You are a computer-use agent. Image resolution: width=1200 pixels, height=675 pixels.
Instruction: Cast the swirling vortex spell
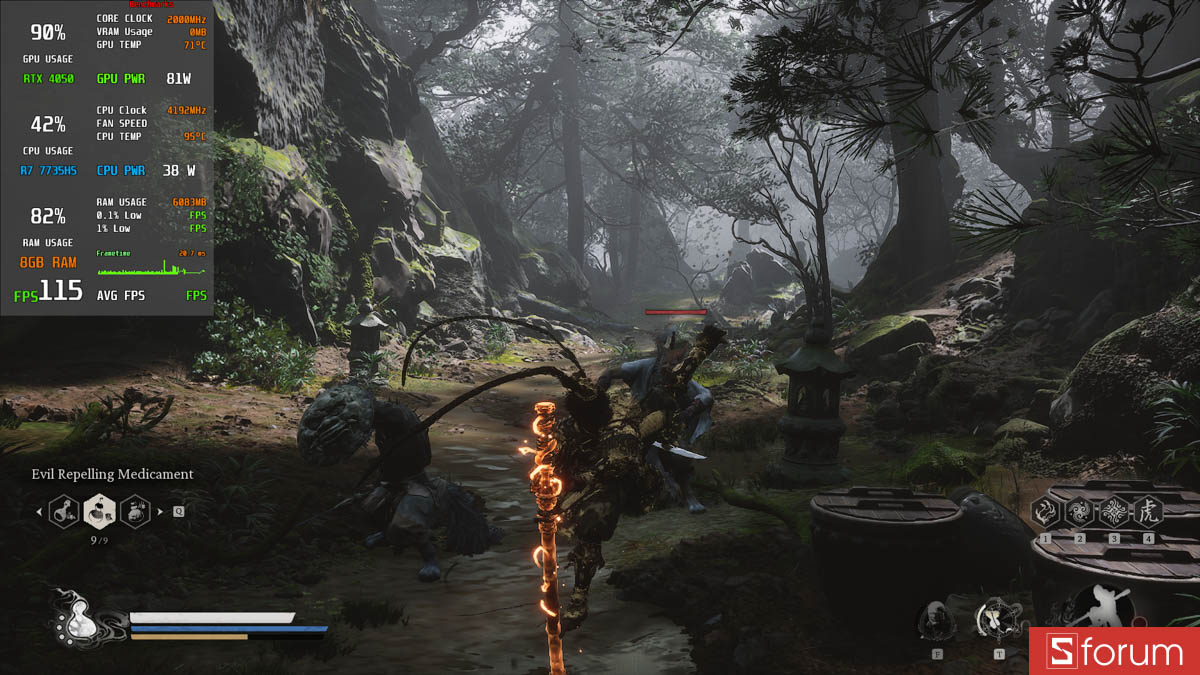pos(1080,513)
